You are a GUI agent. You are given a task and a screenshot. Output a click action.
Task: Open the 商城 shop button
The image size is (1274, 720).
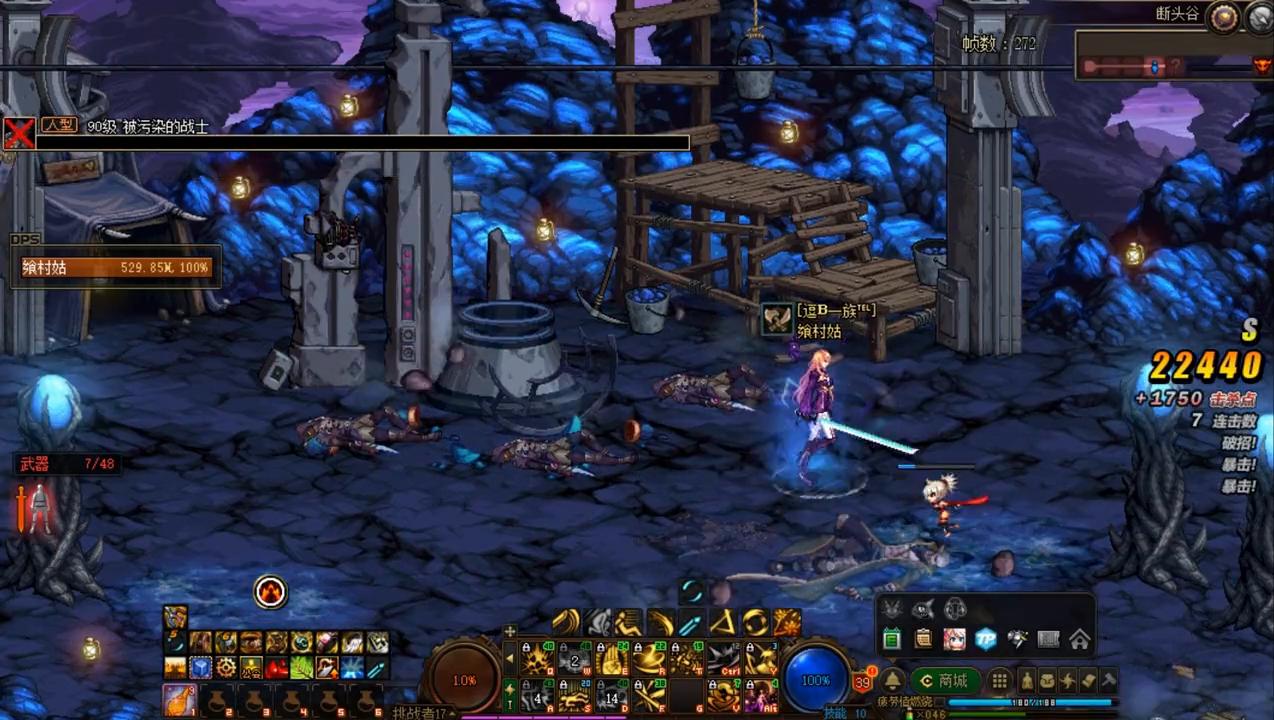(x=945, y=681)
